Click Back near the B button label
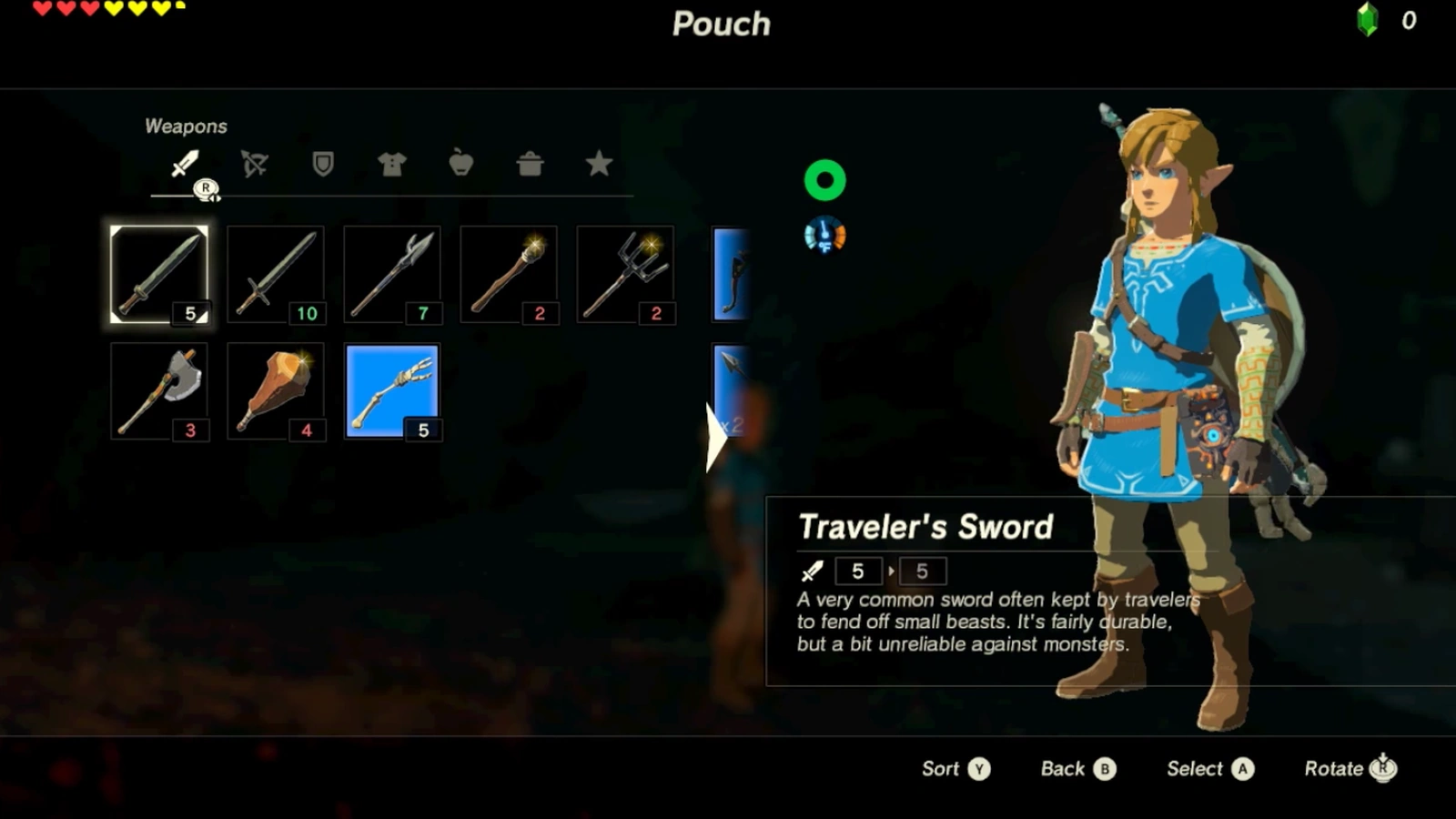1456x819 pixels. pos(1077,769)
